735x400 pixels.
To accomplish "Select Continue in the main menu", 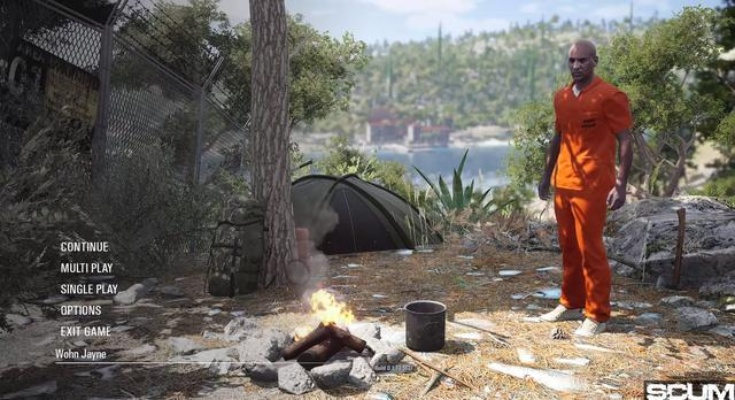I will point(84,247).
